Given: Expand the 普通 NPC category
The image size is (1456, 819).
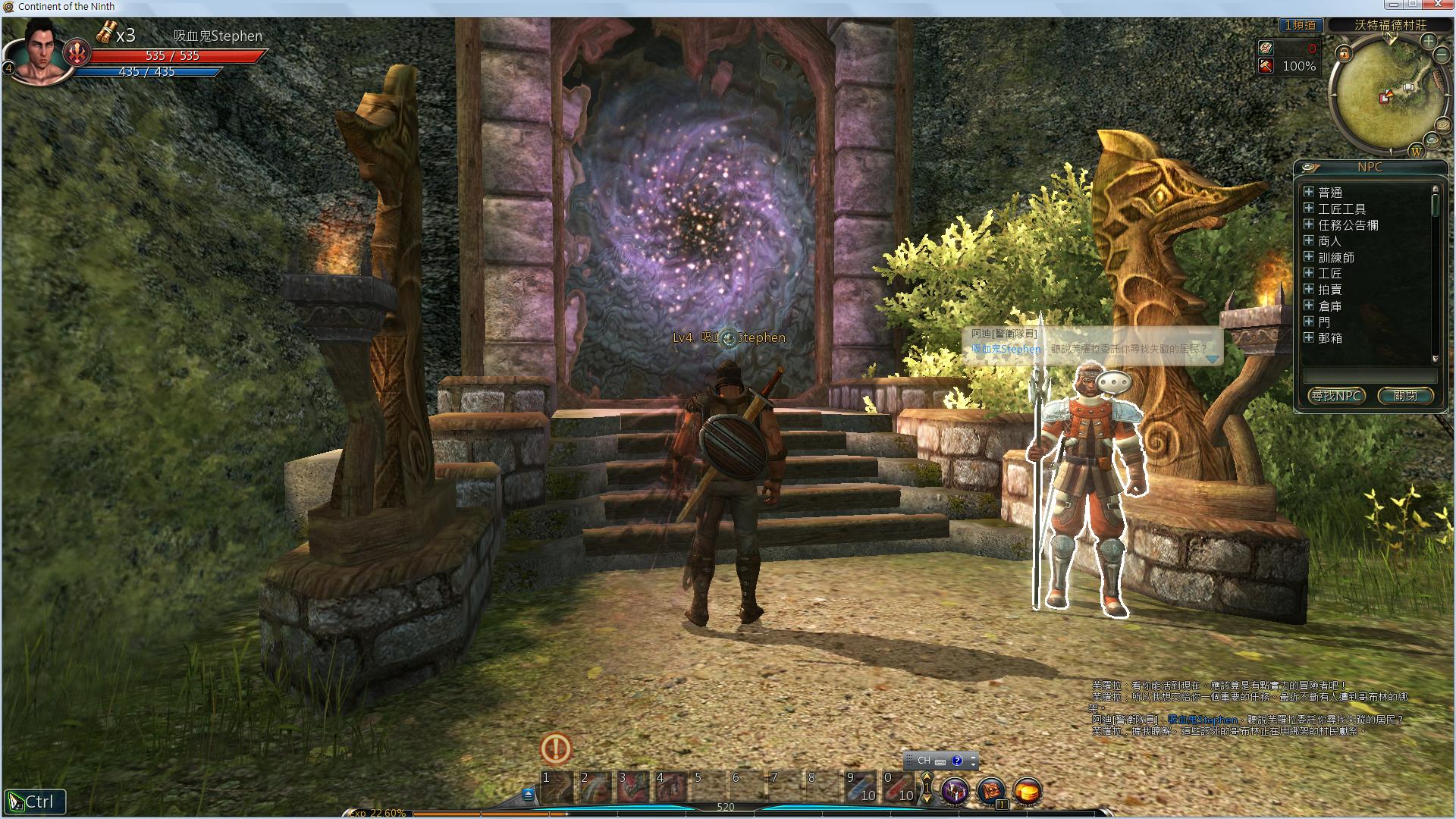Looking at the screenshot, I should pyautogui.click(x=1308, y=192).
